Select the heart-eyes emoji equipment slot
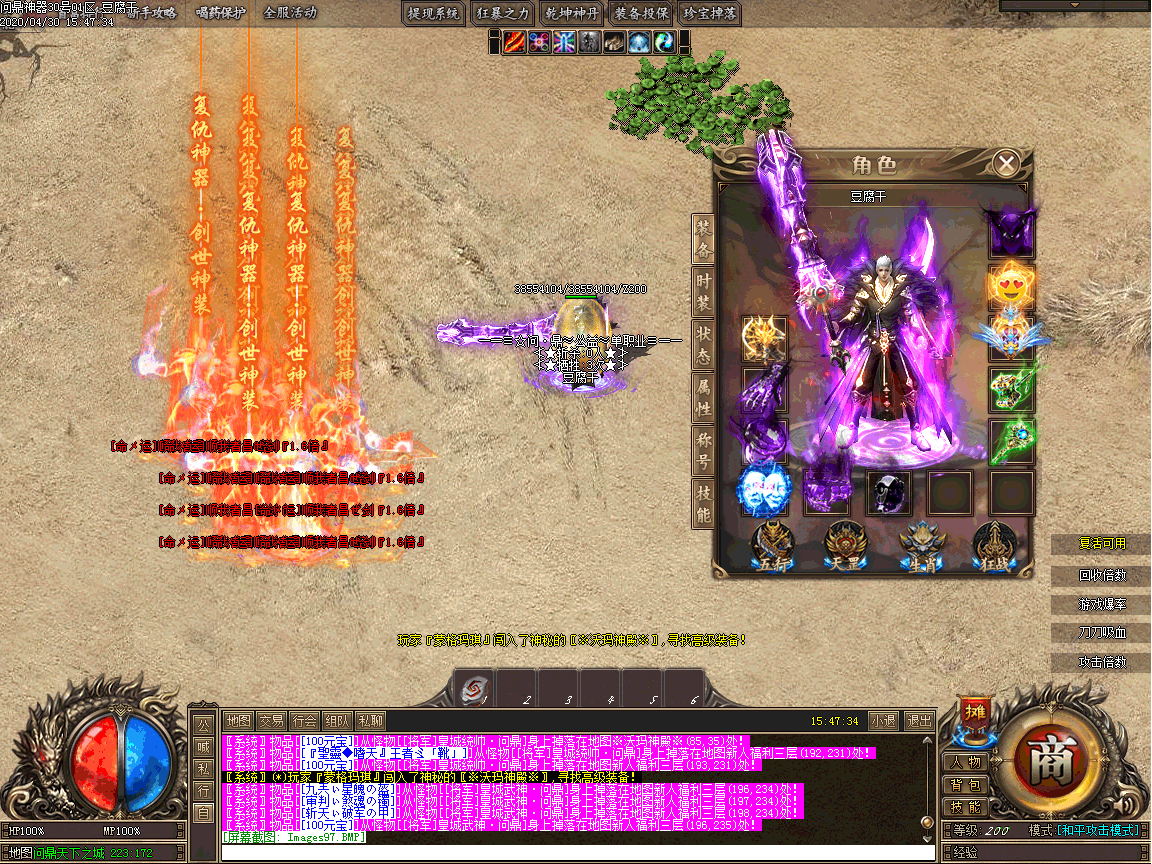The image size is (1152, 864). [x=1010, y=287]
